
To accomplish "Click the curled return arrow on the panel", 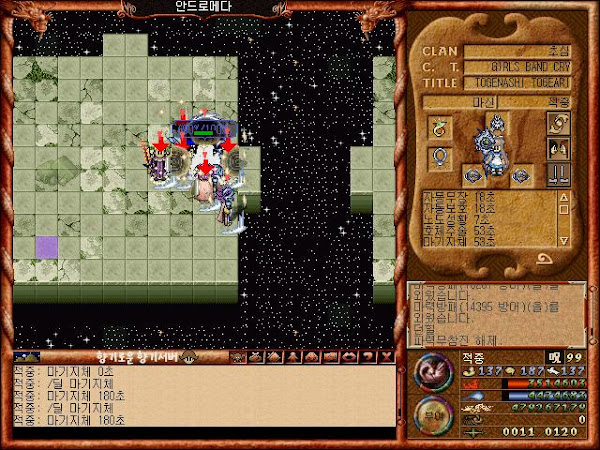I will coord(547,259).
